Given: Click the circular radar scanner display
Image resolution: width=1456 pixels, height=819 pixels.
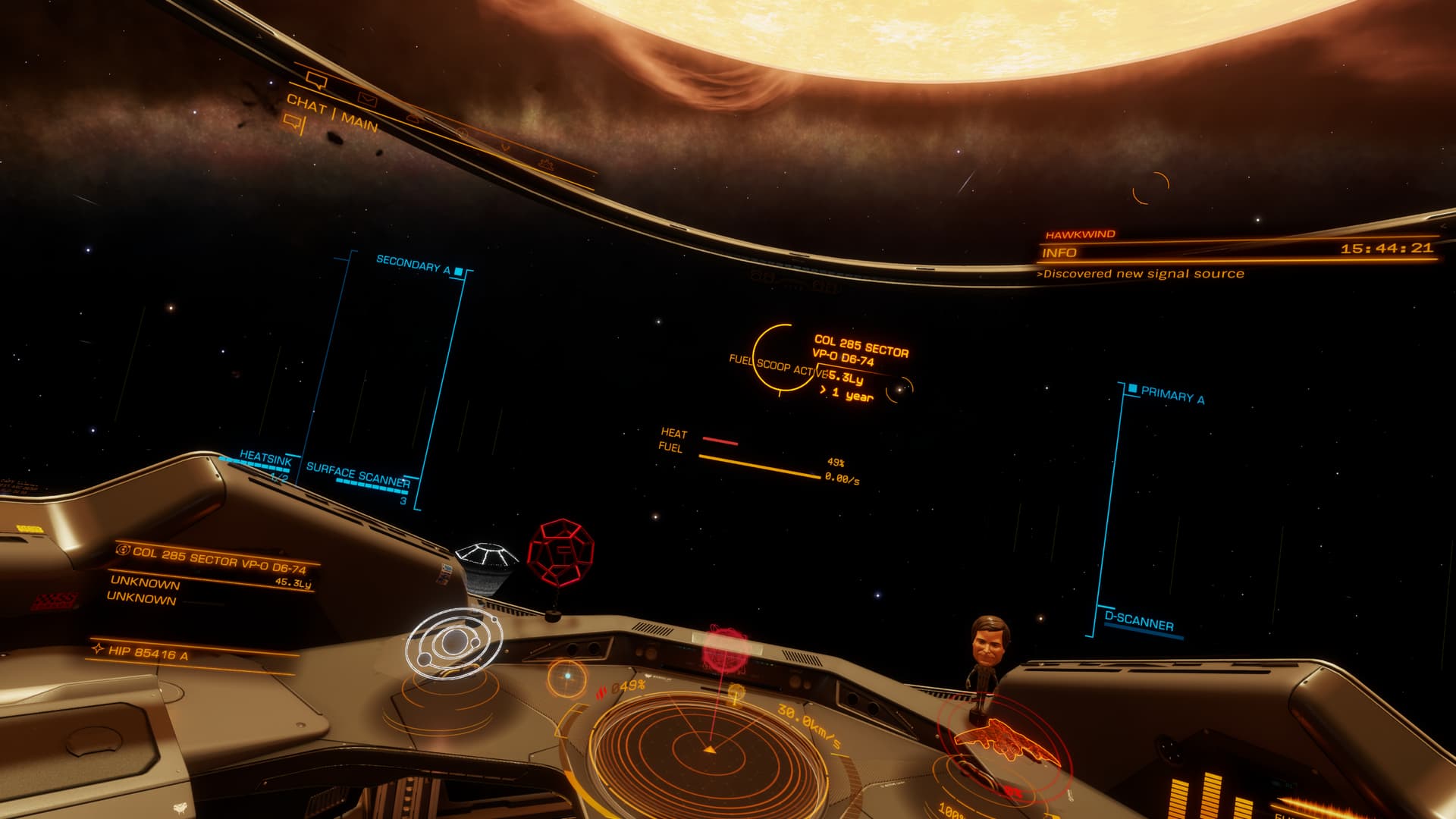Looking at the screenshot, I should point(709,747).
